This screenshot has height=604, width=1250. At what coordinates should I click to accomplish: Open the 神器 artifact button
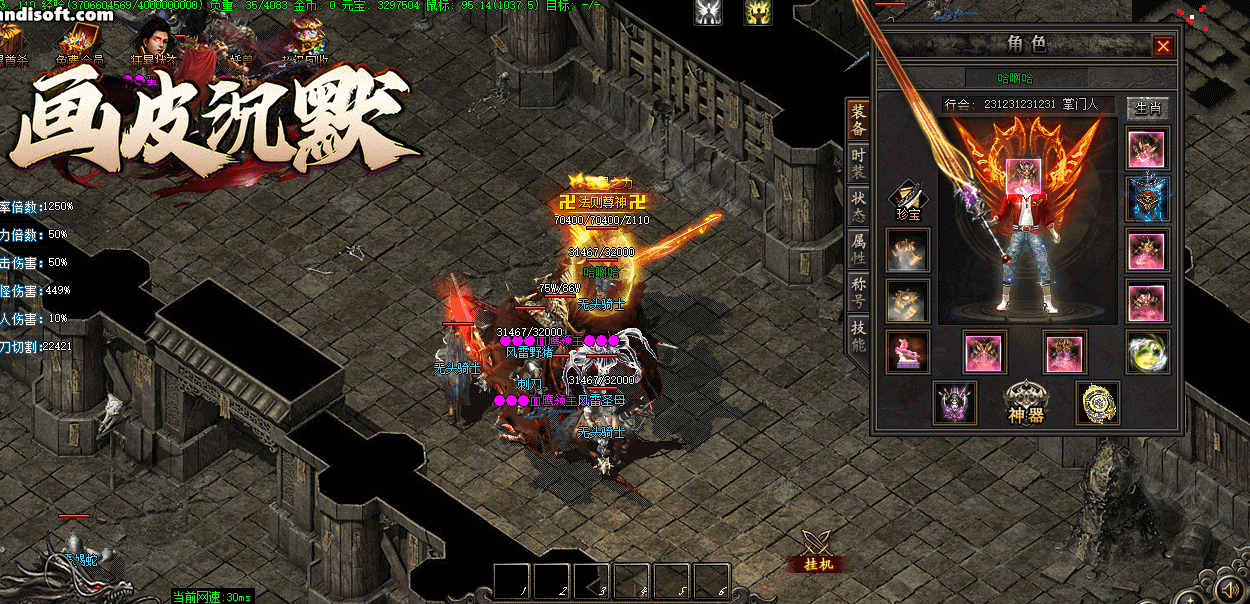(x=1026, y=402)
